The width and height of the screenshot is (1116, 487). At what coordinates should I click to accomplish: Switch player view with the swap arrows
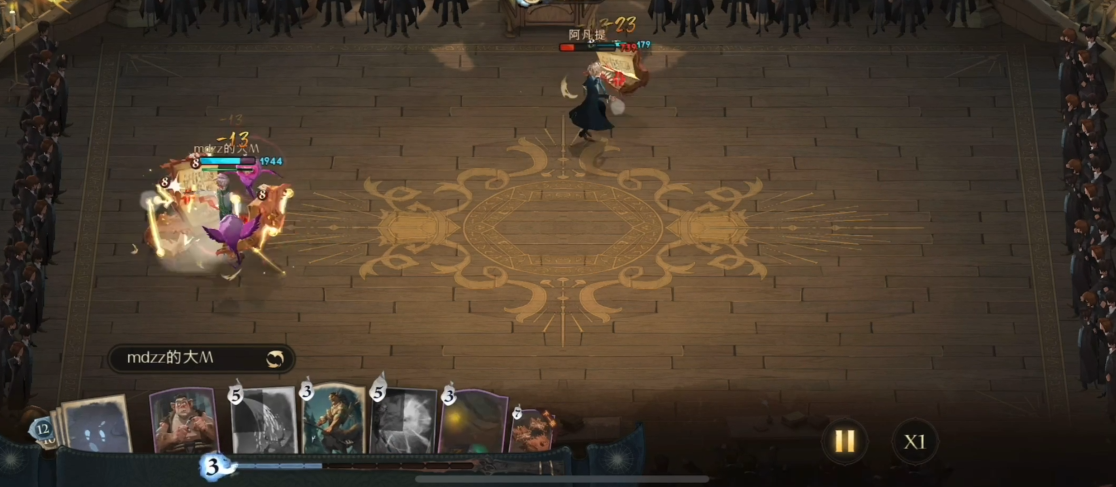point(274,358)
